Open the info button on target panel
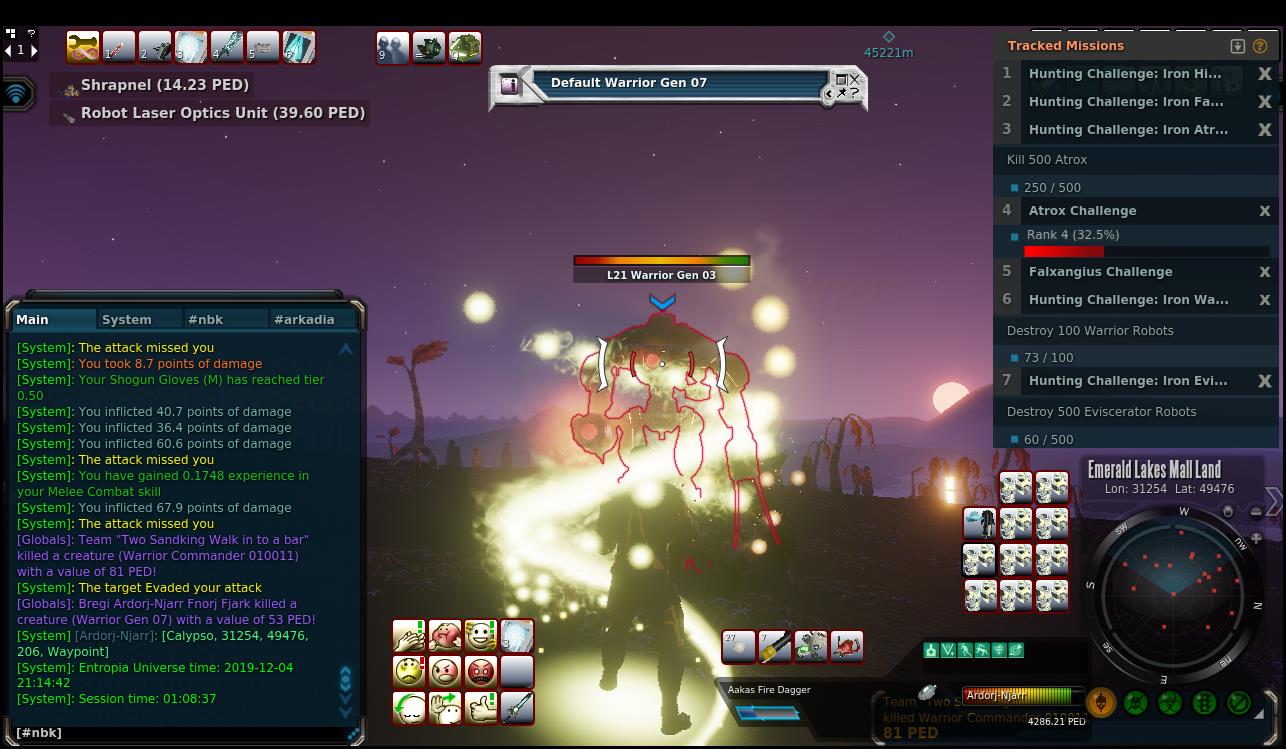1286x749 pixels. (510, 85)
